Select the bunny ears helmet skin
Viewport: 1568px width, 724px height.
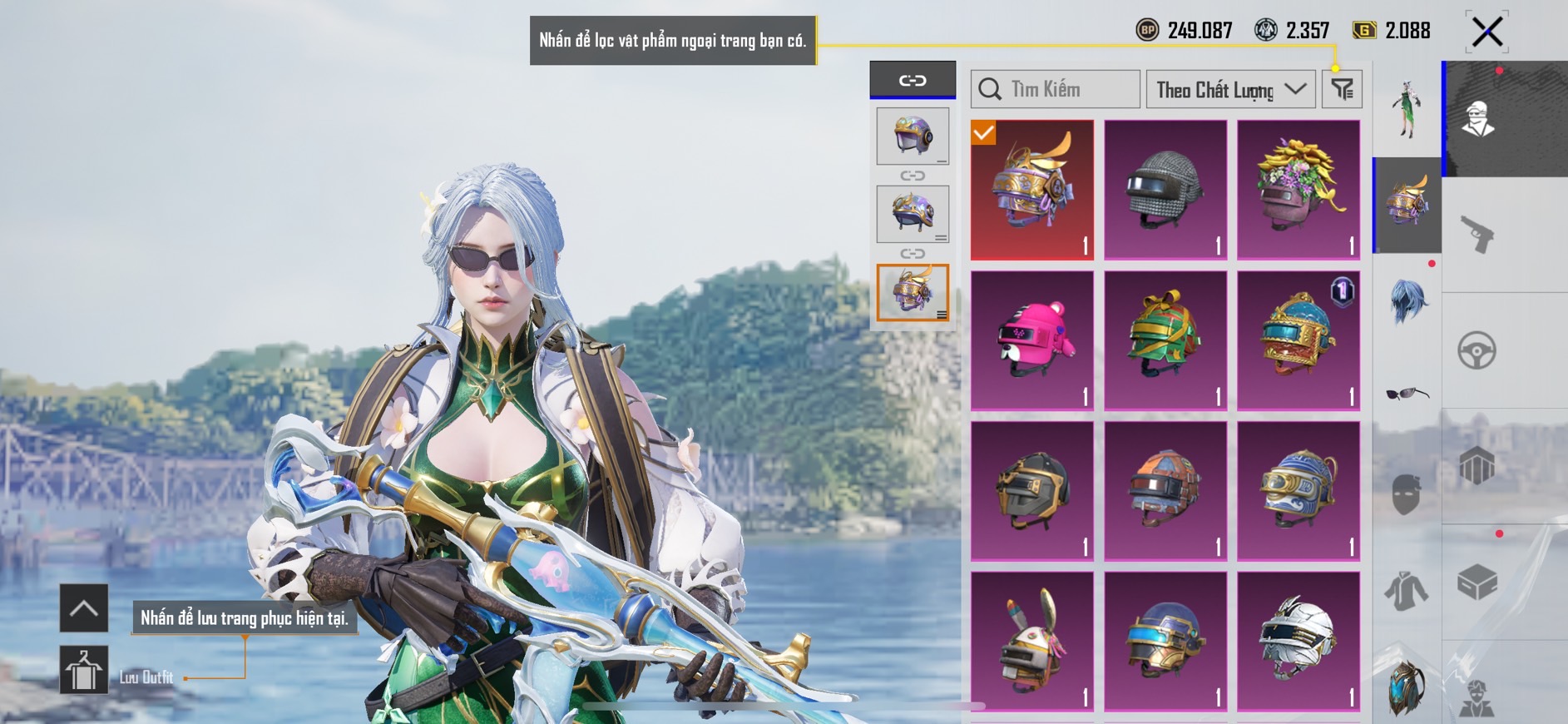[1032, 641]
